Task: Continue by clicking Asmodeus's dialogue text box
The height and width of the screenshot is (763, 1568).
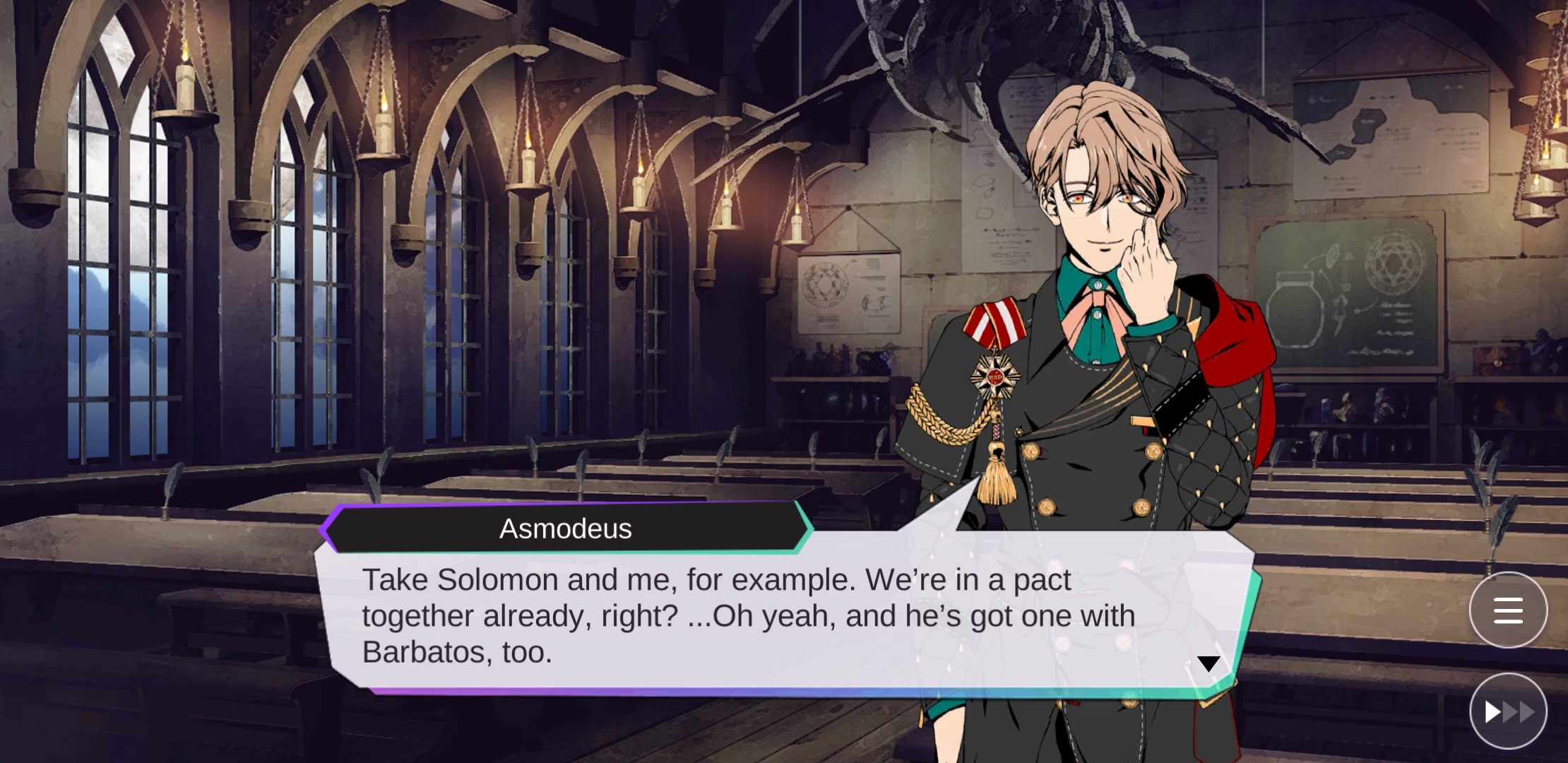Action: pyautogui.click(x=749, y=616)
